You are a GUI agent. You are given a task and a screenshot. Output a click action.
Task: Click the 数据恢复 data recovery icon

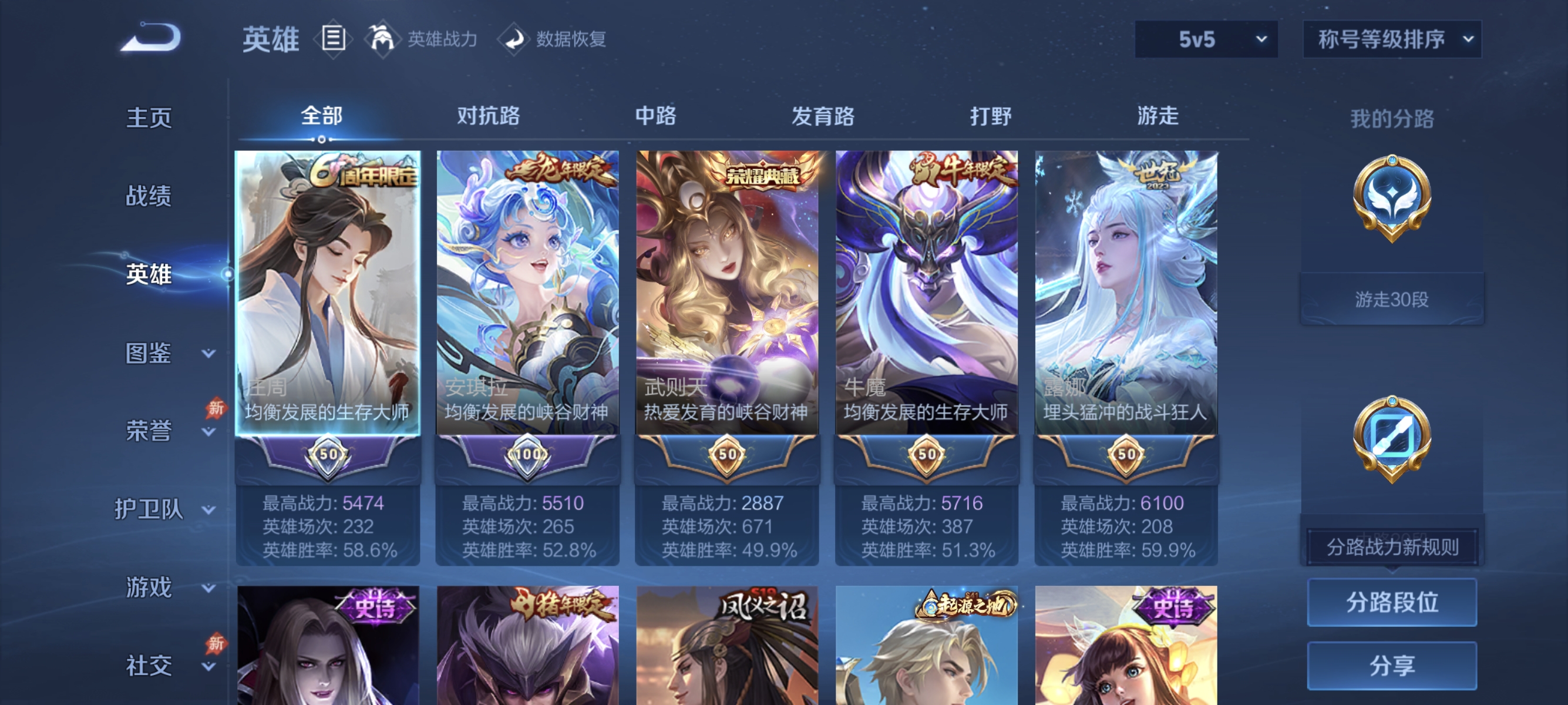pos(514,39)
